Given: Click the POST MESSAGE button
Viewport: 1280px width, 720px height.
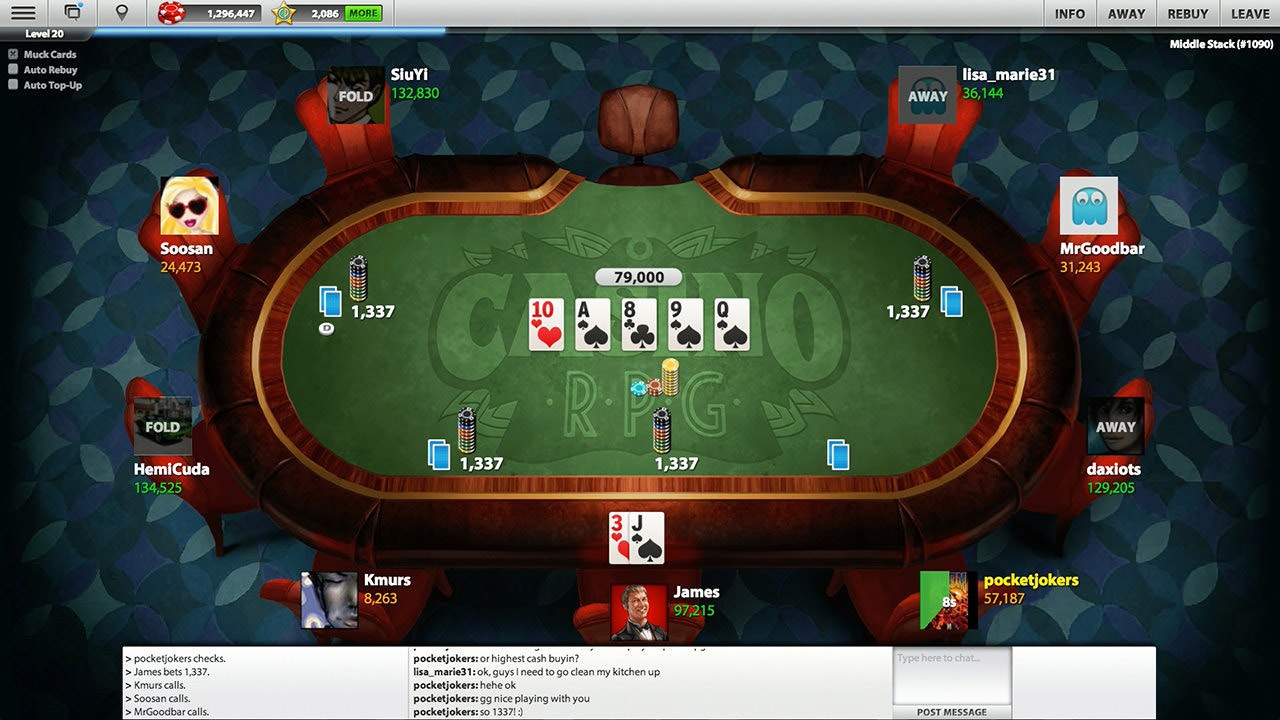Looking at the screenshot, I should pos(951,712).
